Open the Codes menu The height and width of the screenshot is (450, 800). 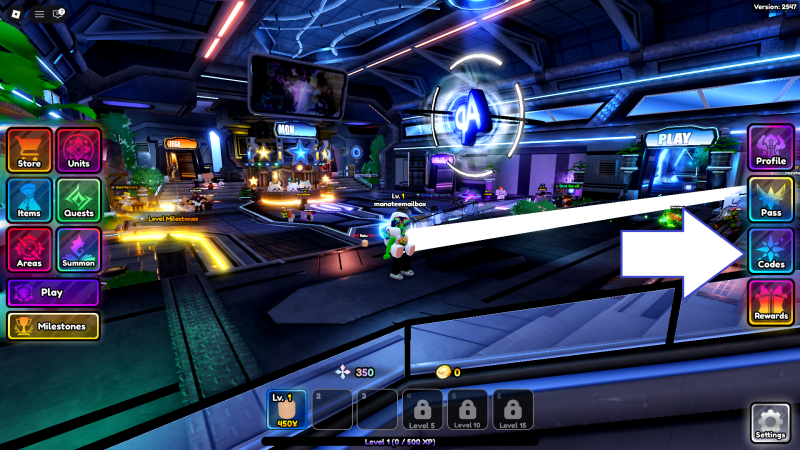(771, 251)
